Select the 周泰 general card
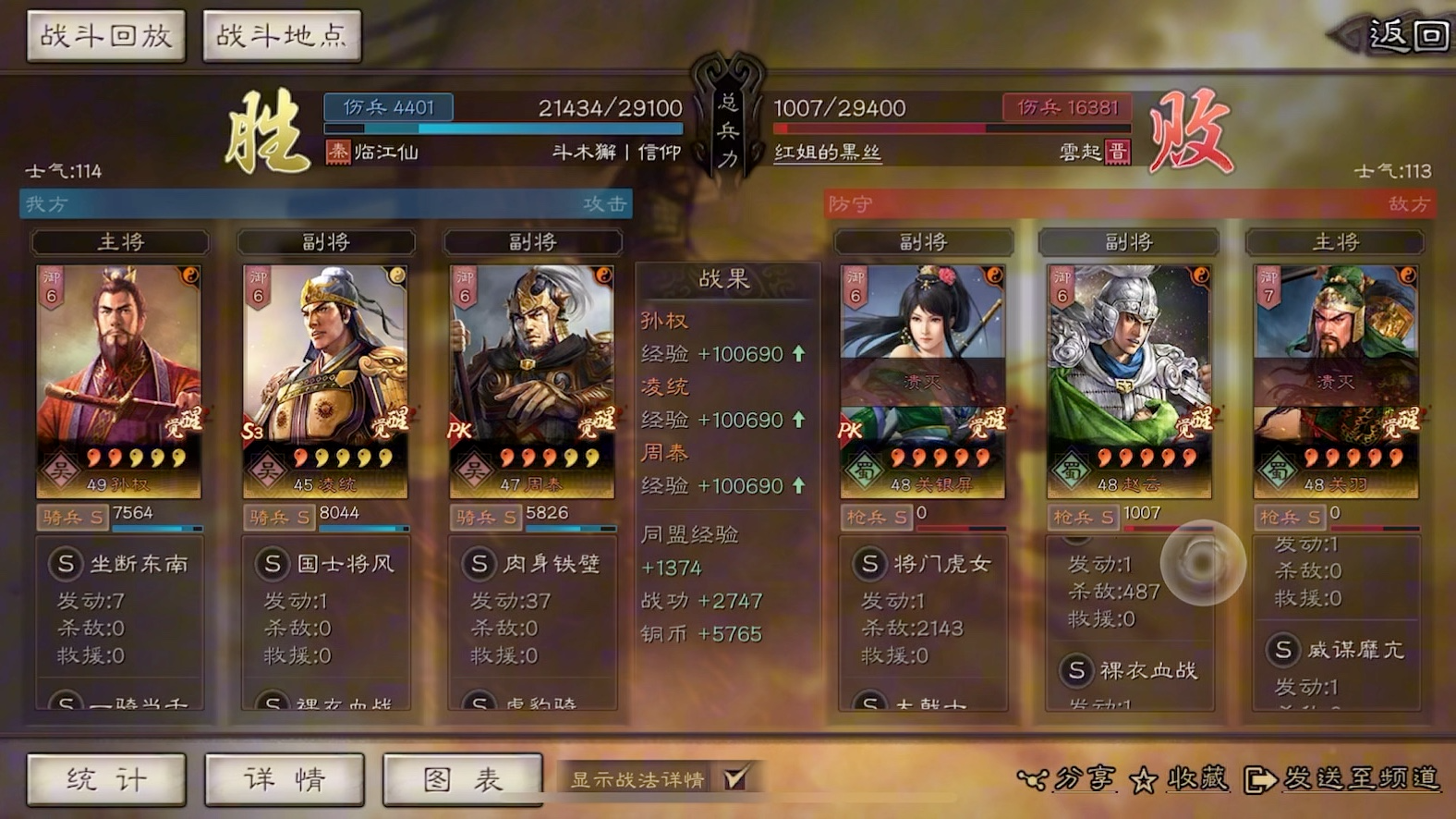This screenshot has width=1456, height=819. [x=532, y=381]
